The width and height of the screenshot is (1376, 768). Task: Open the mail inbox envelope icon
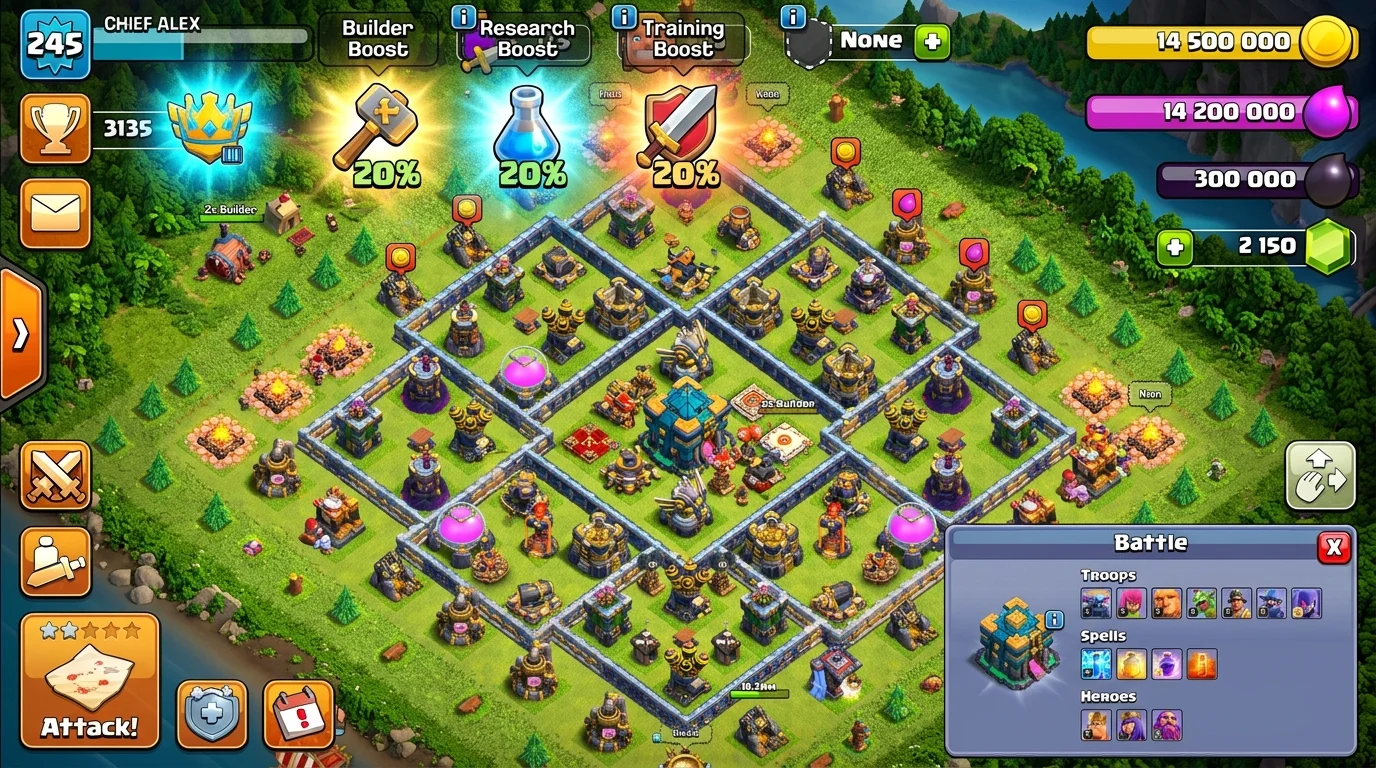pos(55,213)
